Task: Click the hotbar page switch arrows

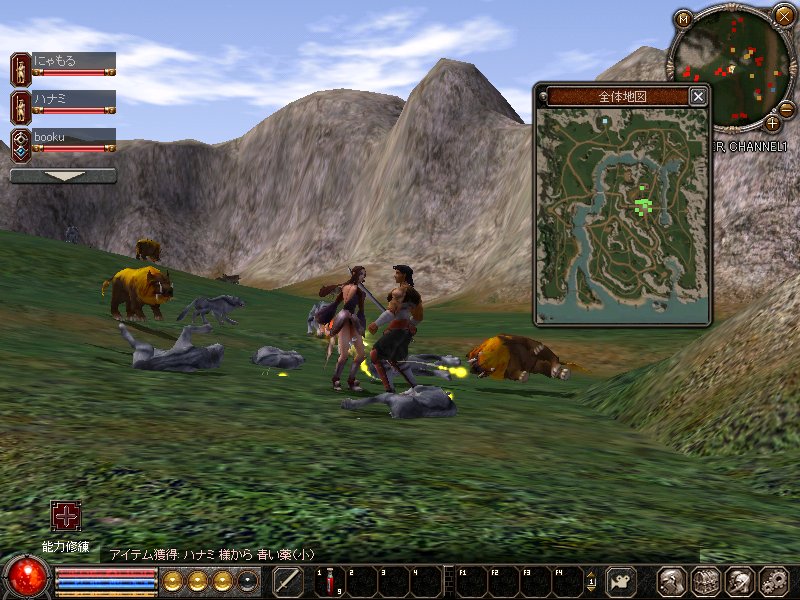Action: coord(591,581)
